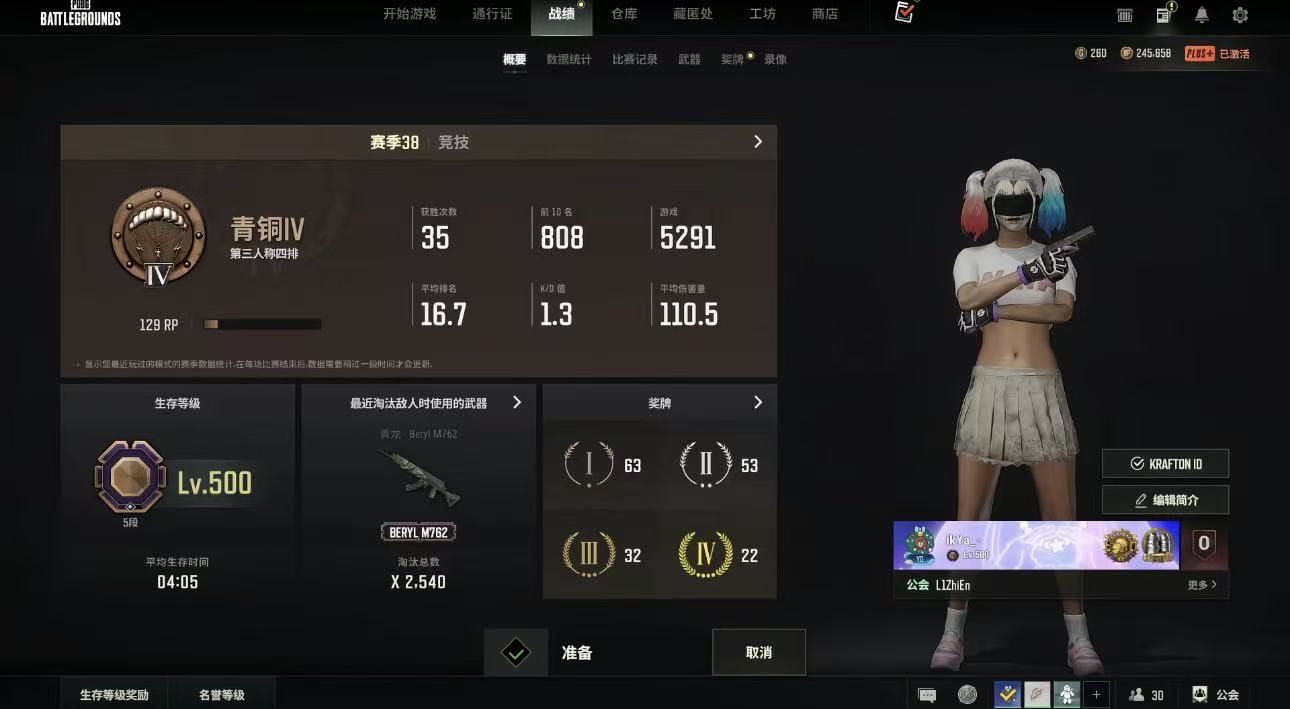Screen dimensions: 1290x709
Task: Visit the 商店 store tab
Action: pyautogui.click(x=825, y=14)
